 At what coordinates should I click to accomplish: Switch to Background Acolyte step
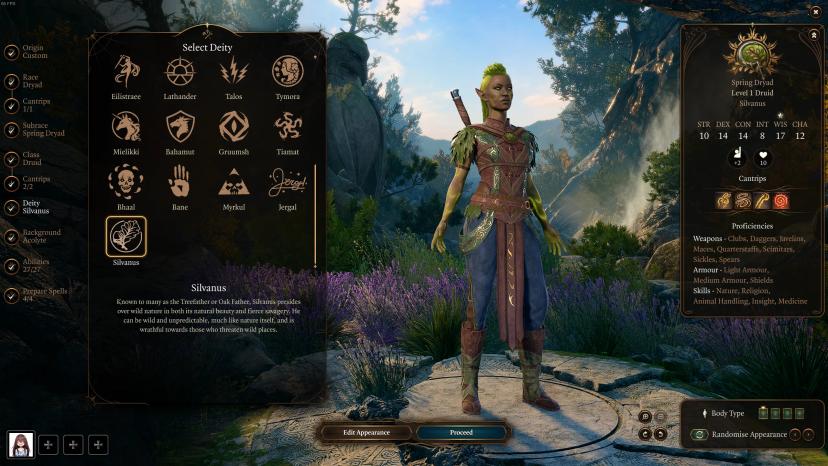(x=41, y=237)
